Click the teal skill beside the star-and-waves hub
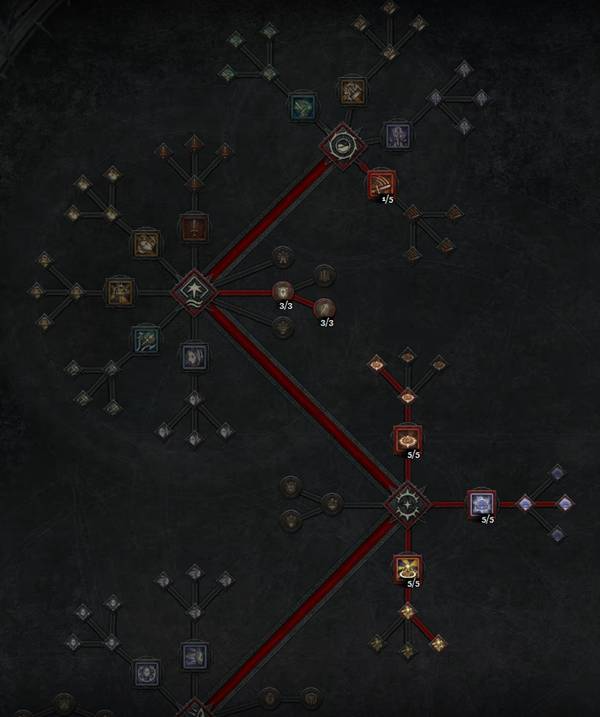Image resolution: width=600 pixels, height=717 pixels. click(146, 338)
